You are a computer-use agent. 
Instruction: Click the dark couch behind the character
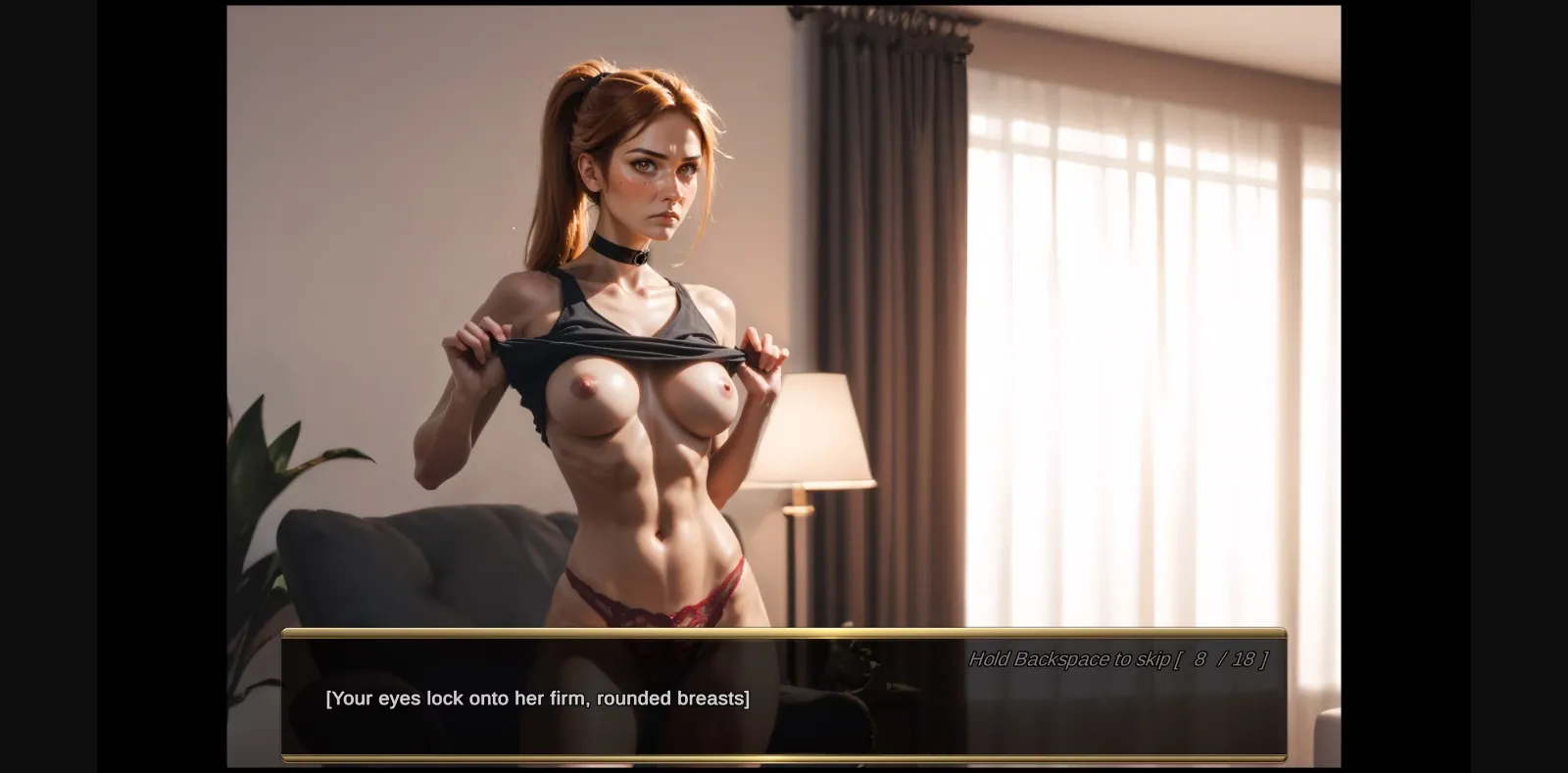(x=392, y=568)
